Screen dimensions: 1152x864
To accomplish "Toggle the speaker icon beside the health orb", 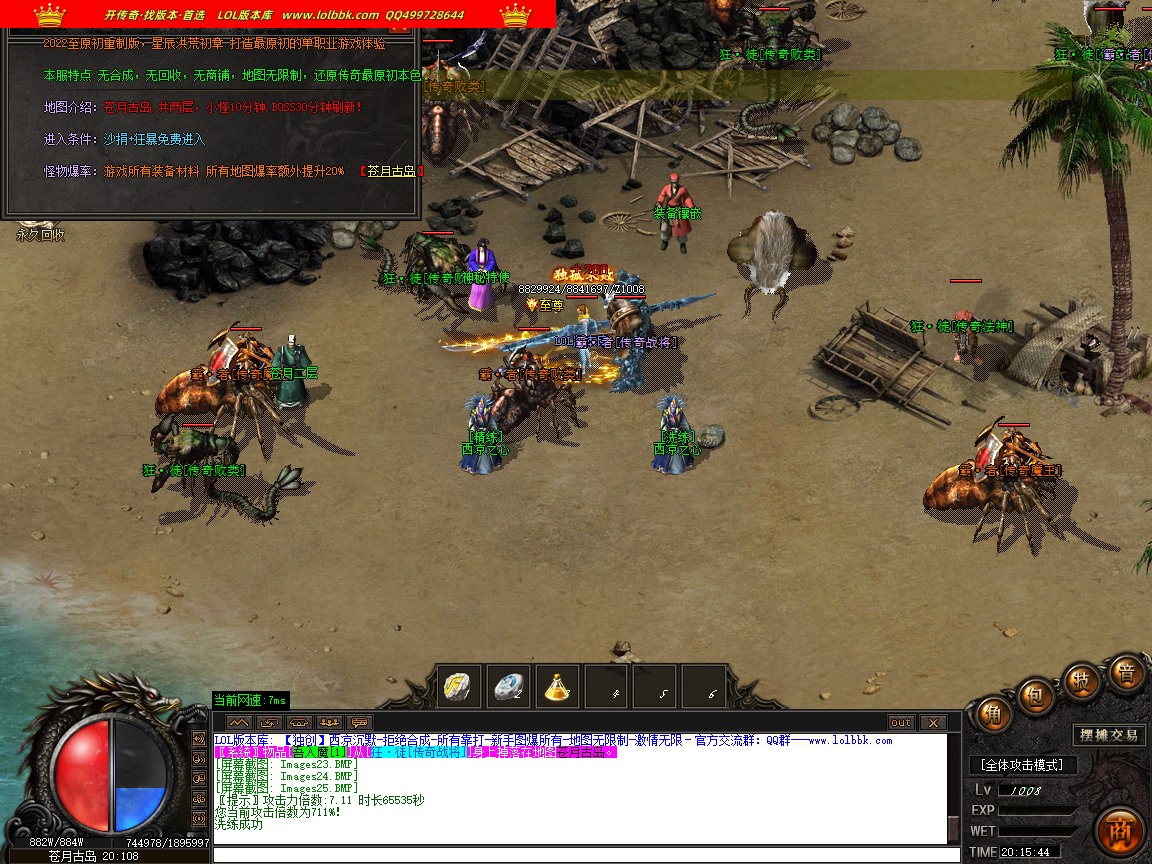I will tap(197, 739).
